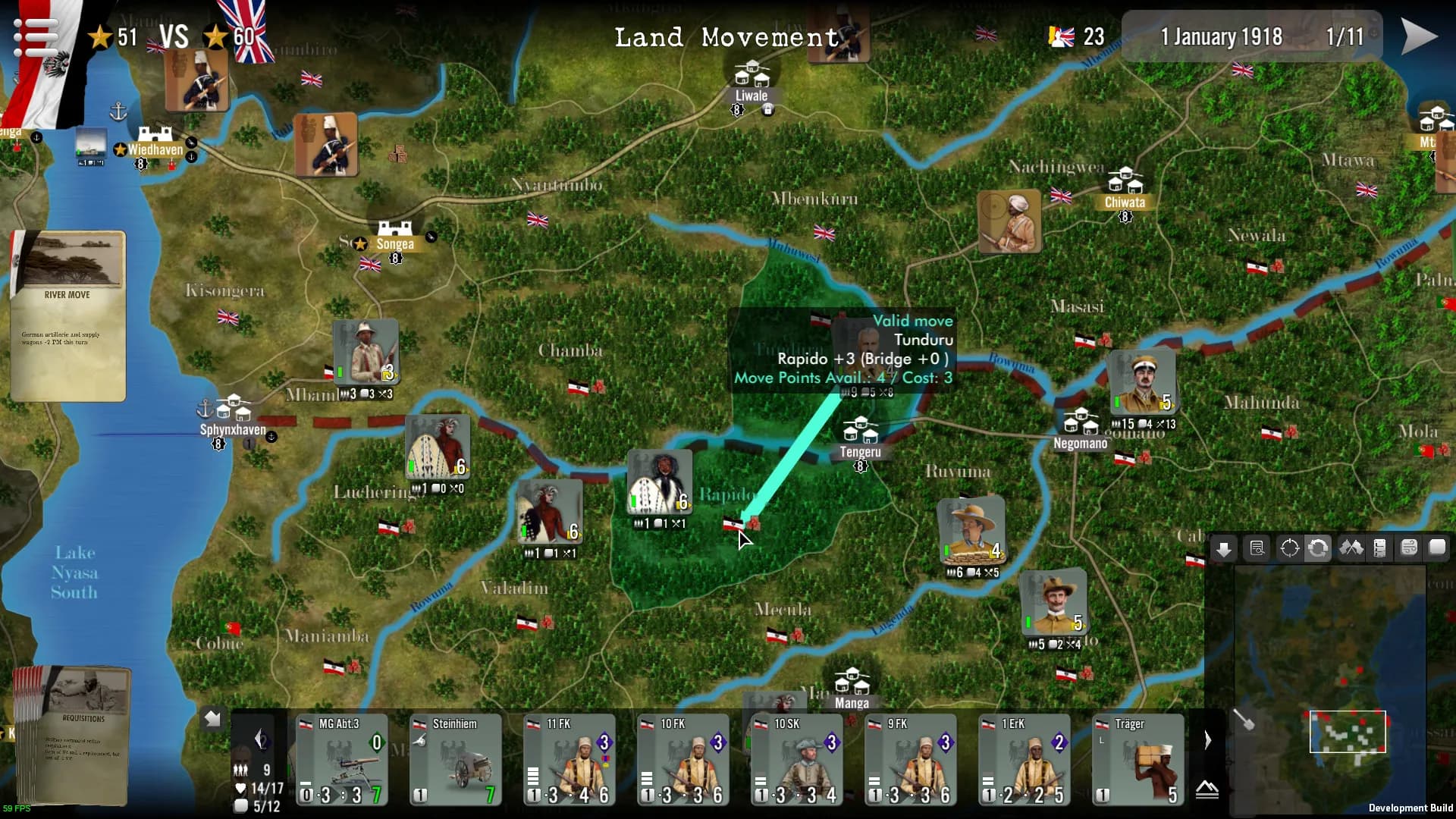
Task: Select the circular cycle-units icon
Action: [x=1319, y=548]
